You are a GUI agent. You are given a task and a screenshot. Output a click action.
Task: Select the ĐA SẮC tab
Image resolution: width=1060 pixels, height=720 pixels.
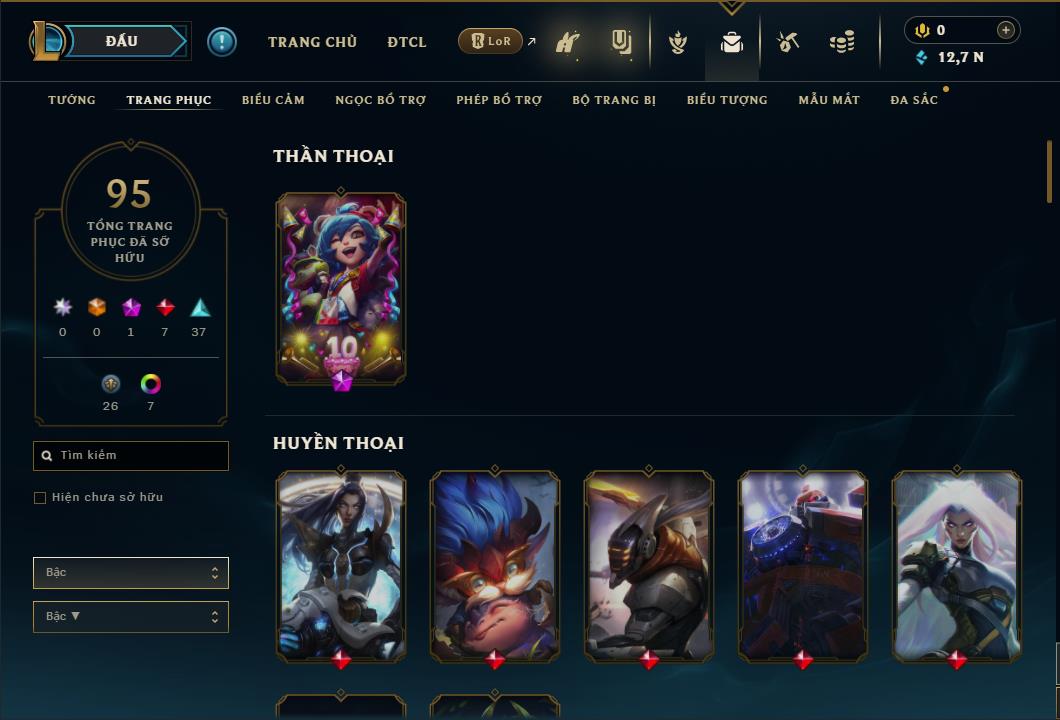(914, 100)
